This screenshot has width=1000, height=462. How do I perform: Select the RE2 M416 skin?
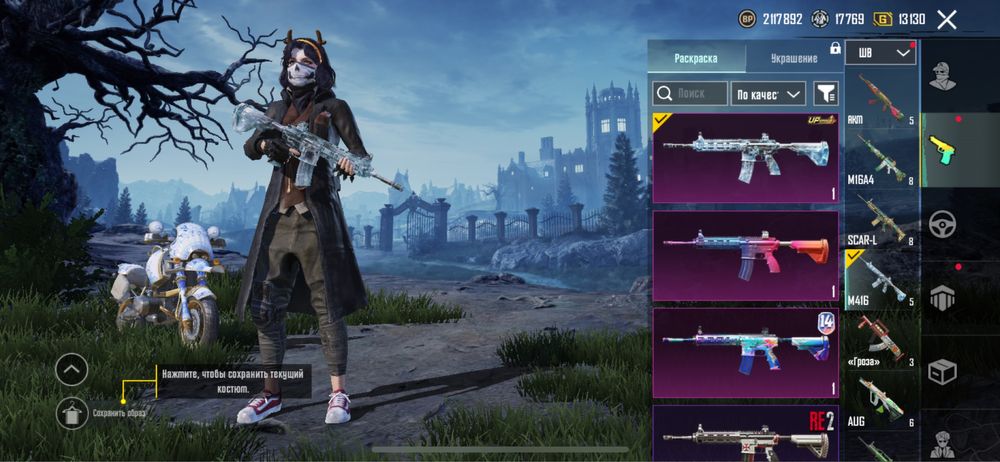point(746,432)
